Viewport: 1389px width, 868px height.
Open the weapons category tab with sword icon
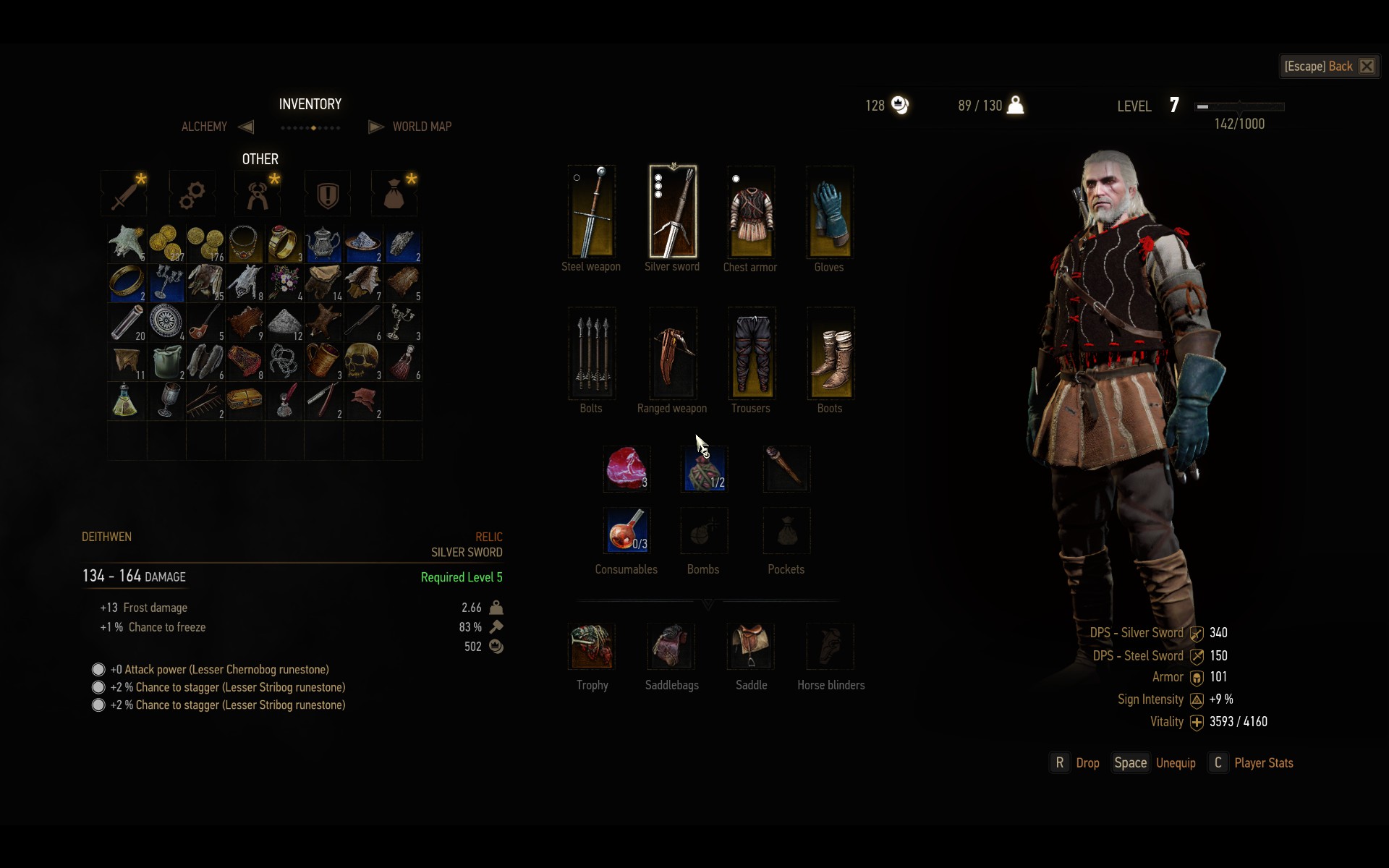coord(124,194)
